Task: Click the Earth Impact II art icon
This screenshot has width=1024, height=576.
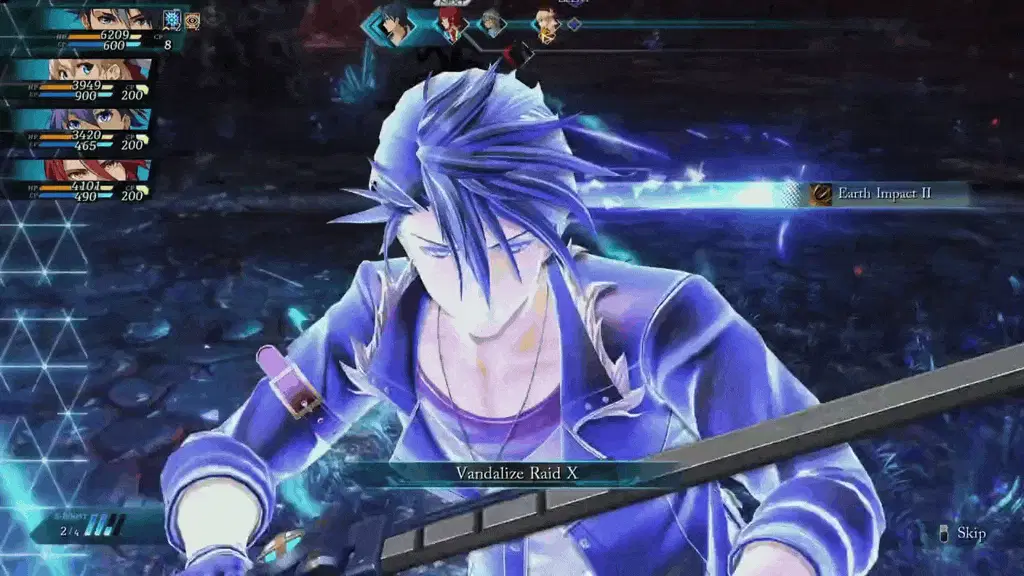Action: click(x=821, y=194)
